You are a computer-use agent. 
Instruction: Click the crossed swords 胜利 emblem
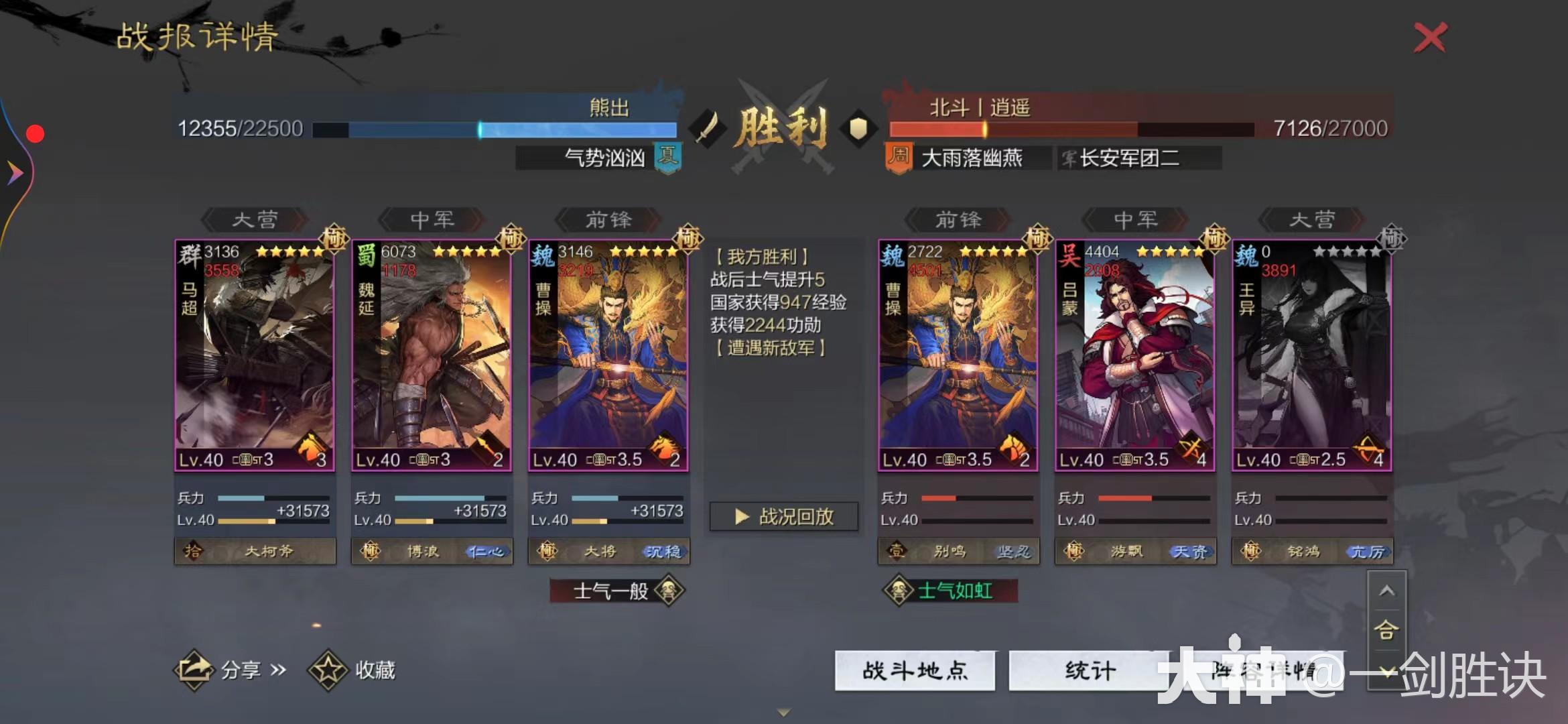pos(781,121)
